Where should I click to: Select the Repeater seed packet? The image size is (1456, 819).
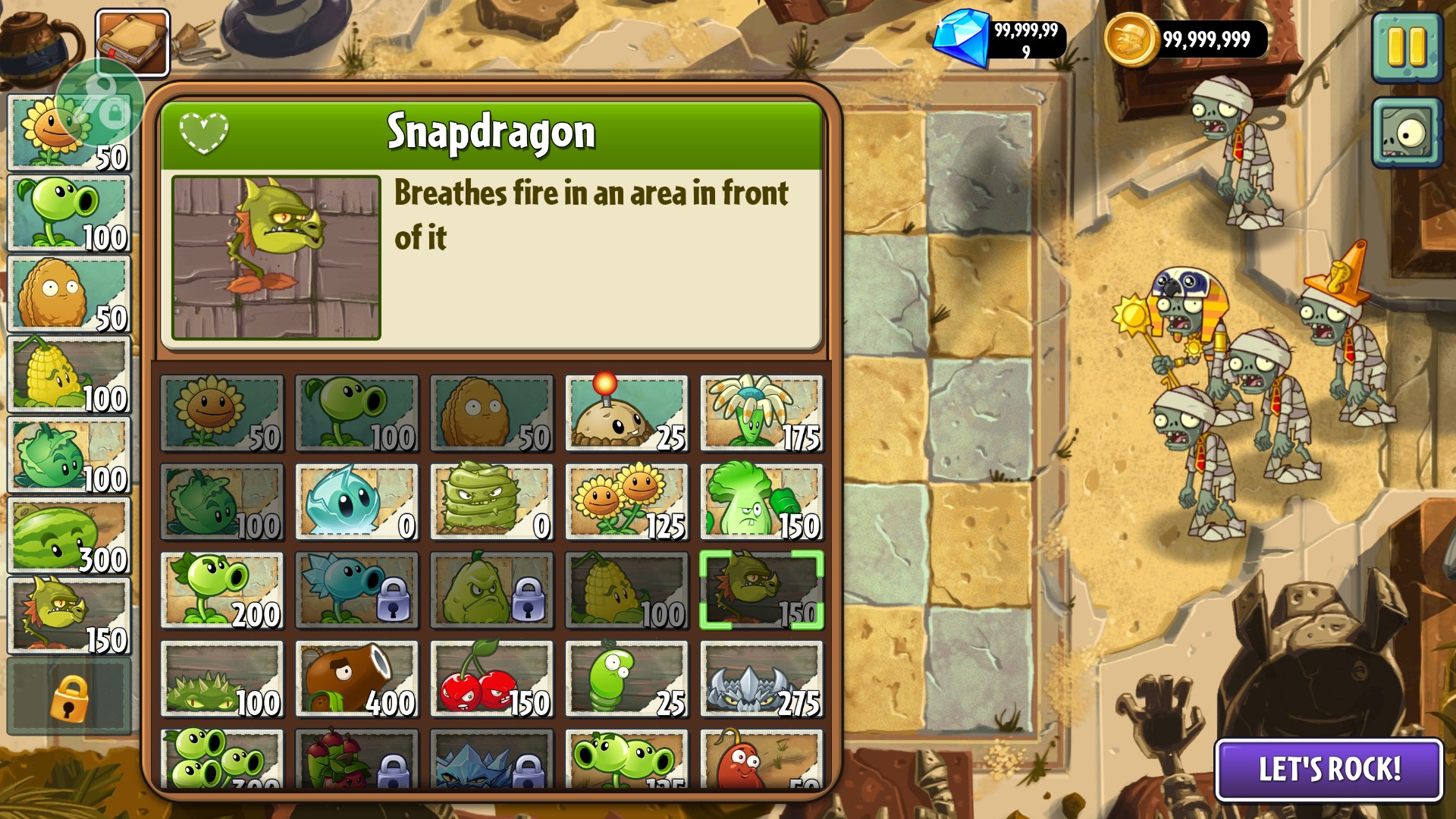(221, 591)
